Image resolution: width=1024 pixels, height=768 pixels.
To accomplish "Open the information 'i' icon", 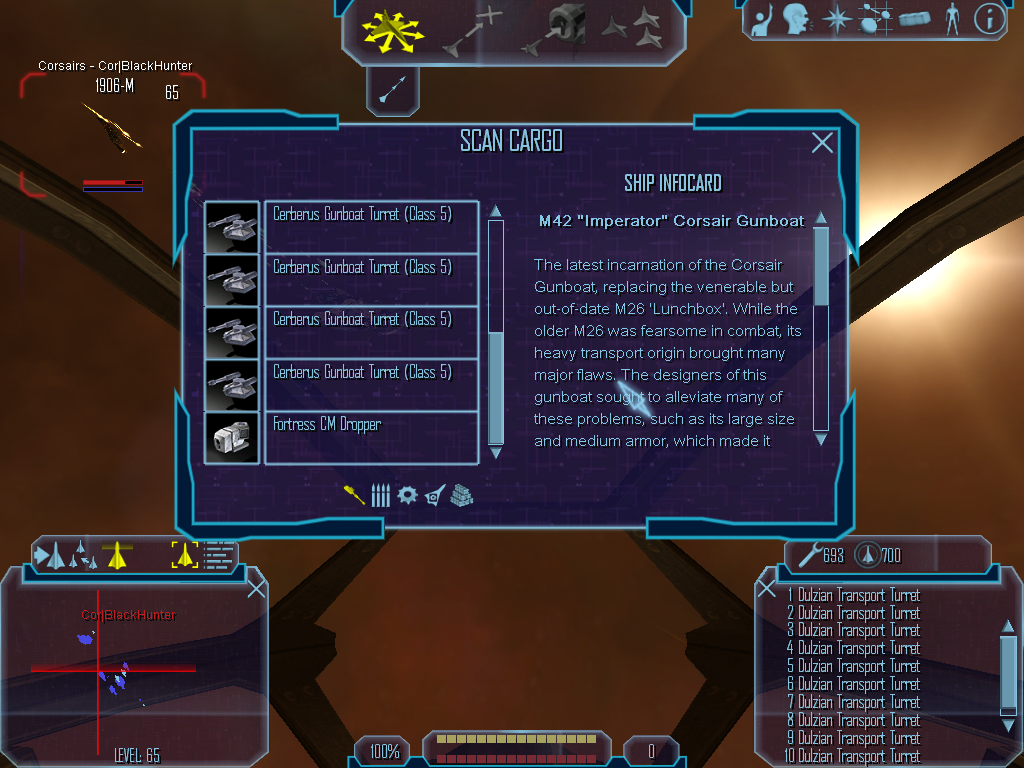I will click(988, 18).
